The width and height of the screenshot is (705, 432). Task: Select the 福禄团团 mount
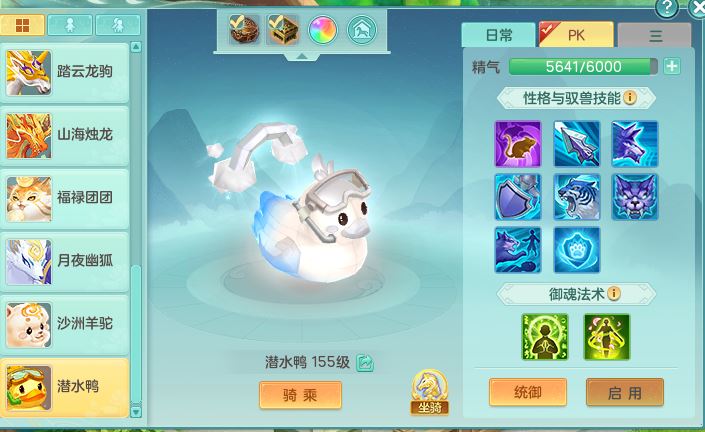66,198
